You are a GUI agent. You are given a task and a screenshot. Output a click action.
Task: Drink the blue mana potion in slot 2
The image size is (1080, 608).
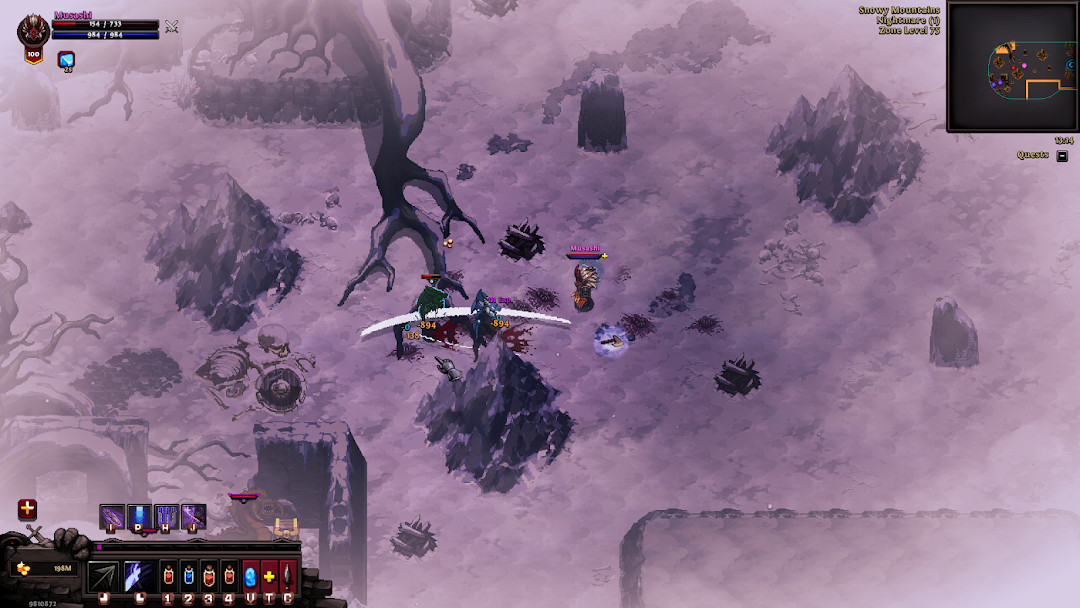[188, 576]
